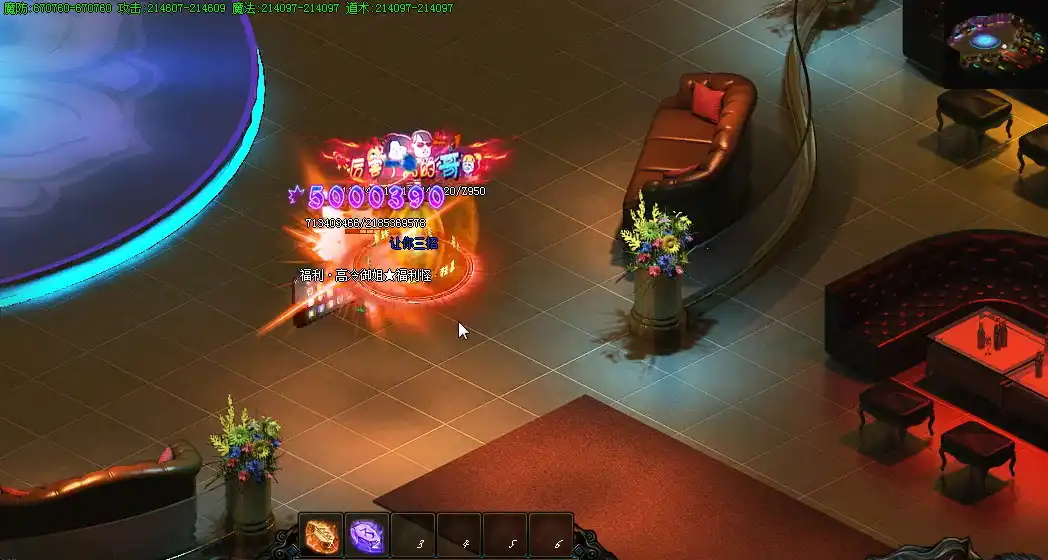Use the orange rune stone in slot 1
Screen dimensions: 1048x560
(321, 535)
